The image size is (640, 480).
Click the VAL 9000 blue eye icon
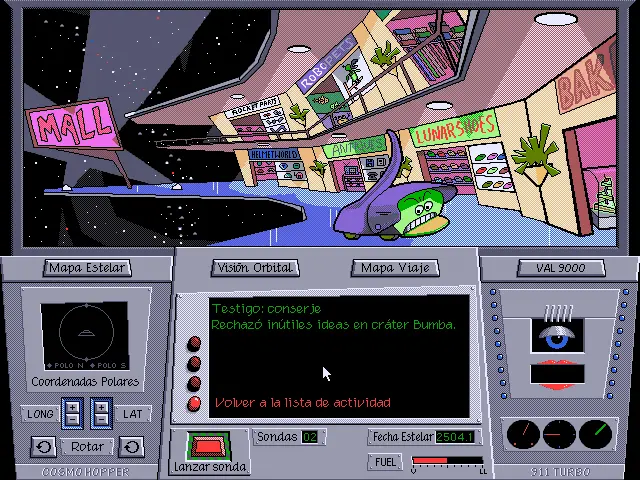[557, 338]
